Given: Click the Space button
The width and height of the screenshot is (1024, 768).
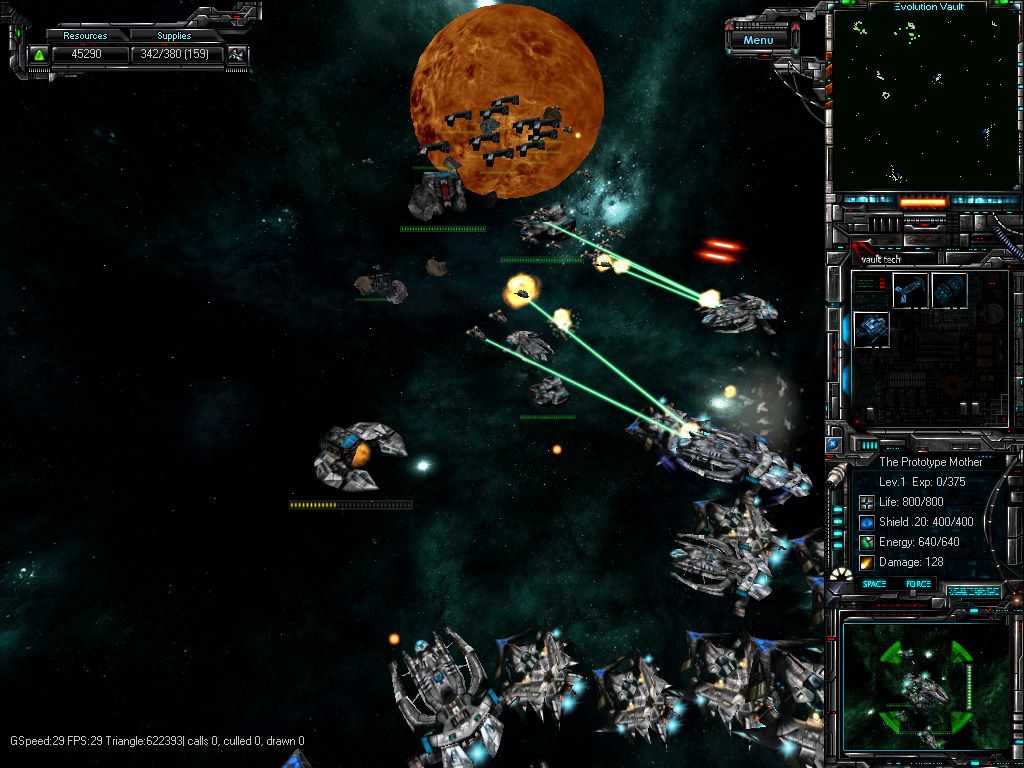Looking at the screenshot, I should (x=874, y=584).
